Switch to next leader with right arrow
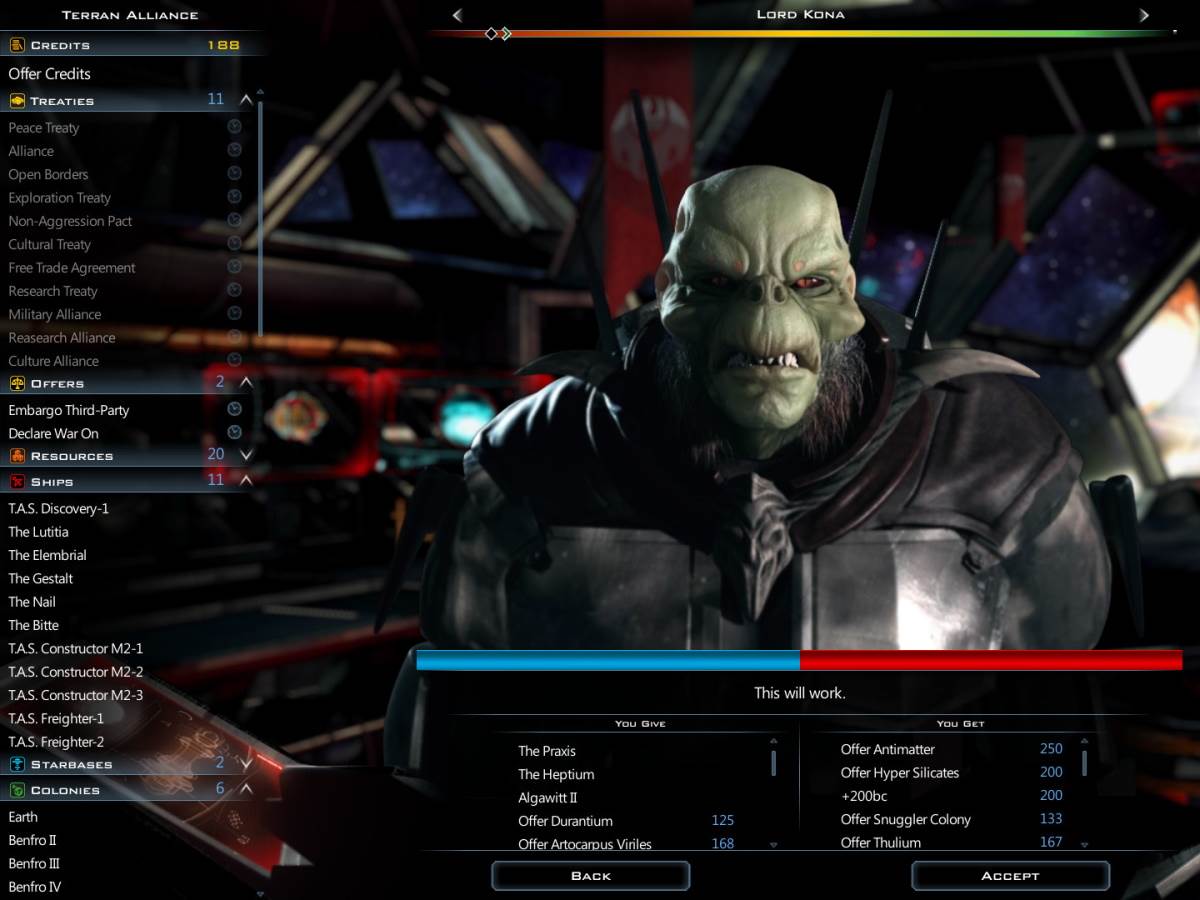This screenshot has width=1200, height=900. pos(1144,15)
